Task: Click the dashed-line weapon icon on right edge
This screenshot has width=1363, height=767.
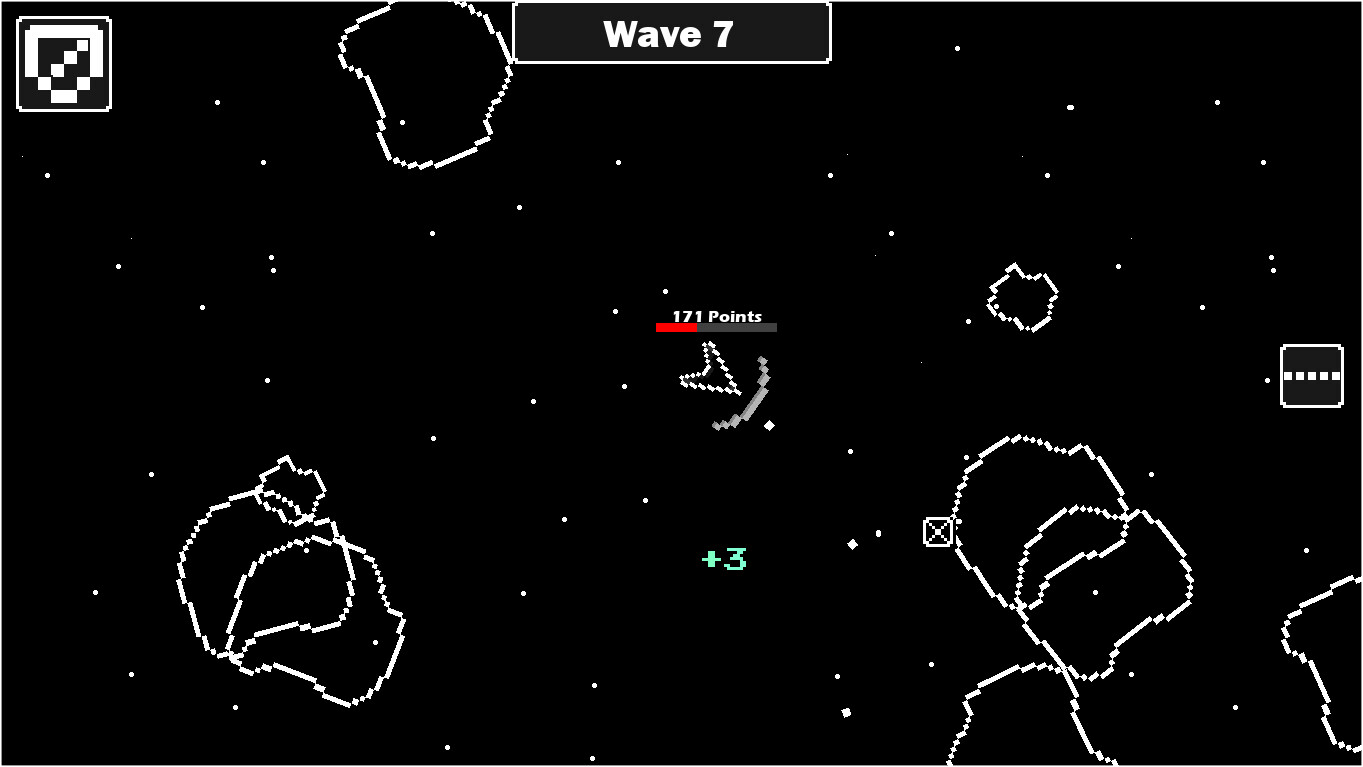Action: coord(1311,375)
